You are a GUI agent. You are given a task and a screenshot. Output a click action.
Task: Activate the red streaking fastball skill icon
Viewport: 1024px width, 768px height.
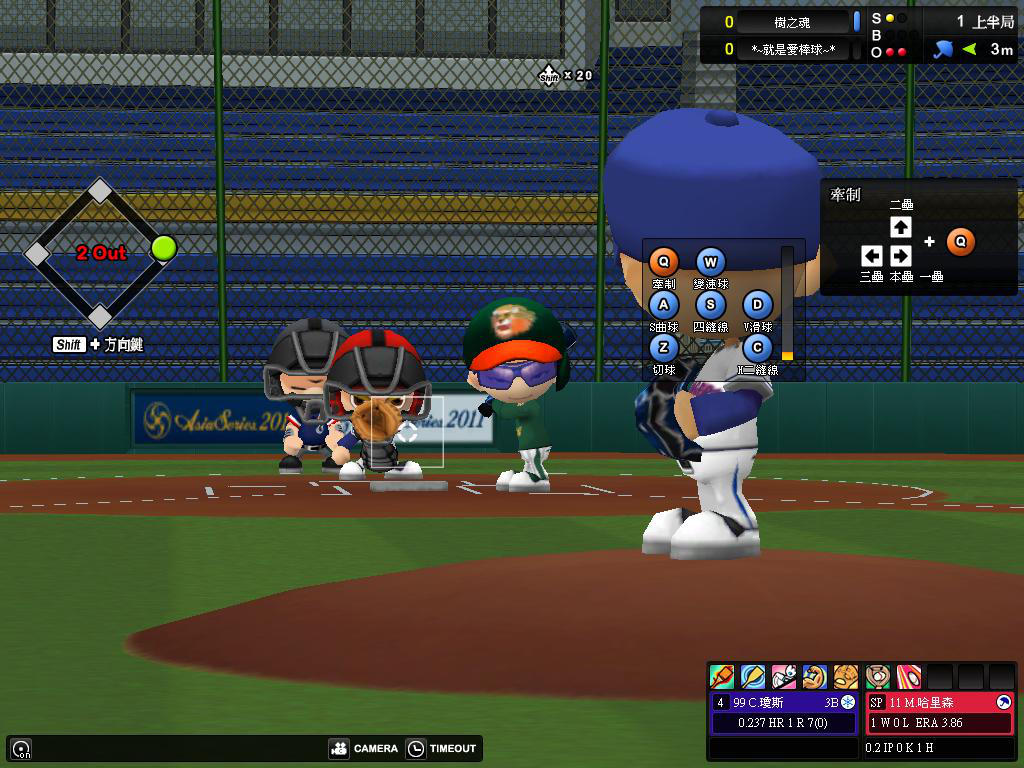point(908,677)
